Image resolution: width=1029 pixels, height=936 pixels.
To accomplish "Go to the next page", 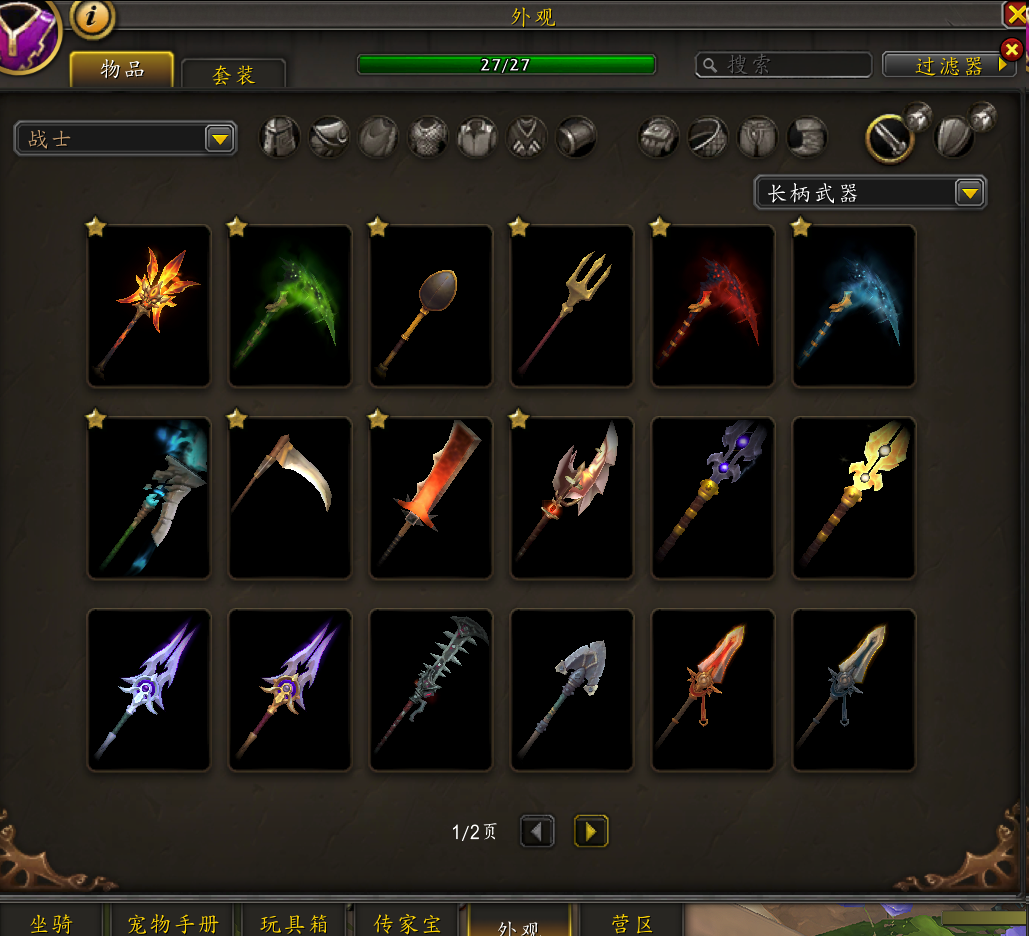I will (x=591, y=831).
